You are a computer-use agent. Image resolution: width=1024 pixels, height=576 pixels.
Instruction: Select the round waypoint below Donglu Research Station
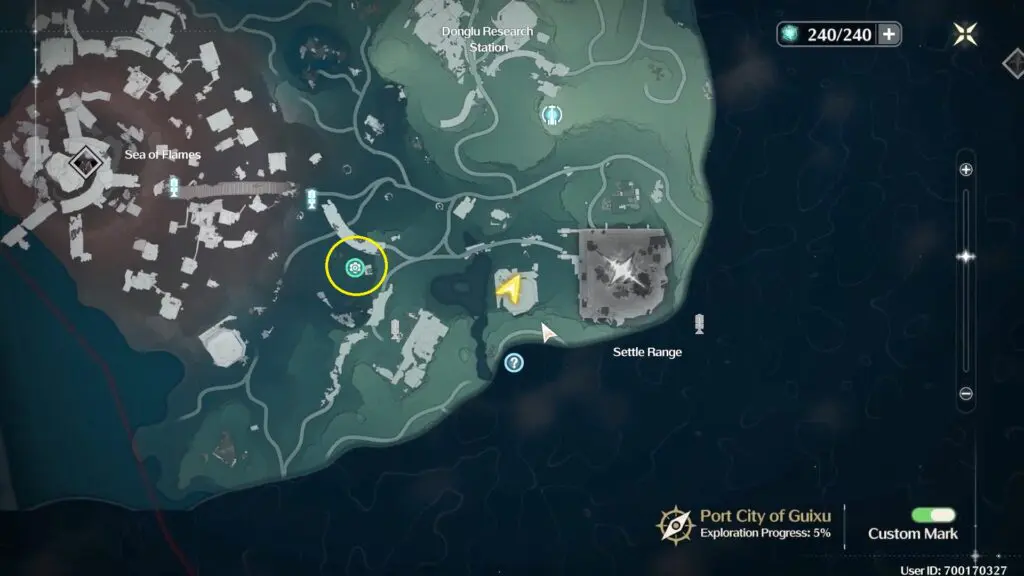point(551,115)
